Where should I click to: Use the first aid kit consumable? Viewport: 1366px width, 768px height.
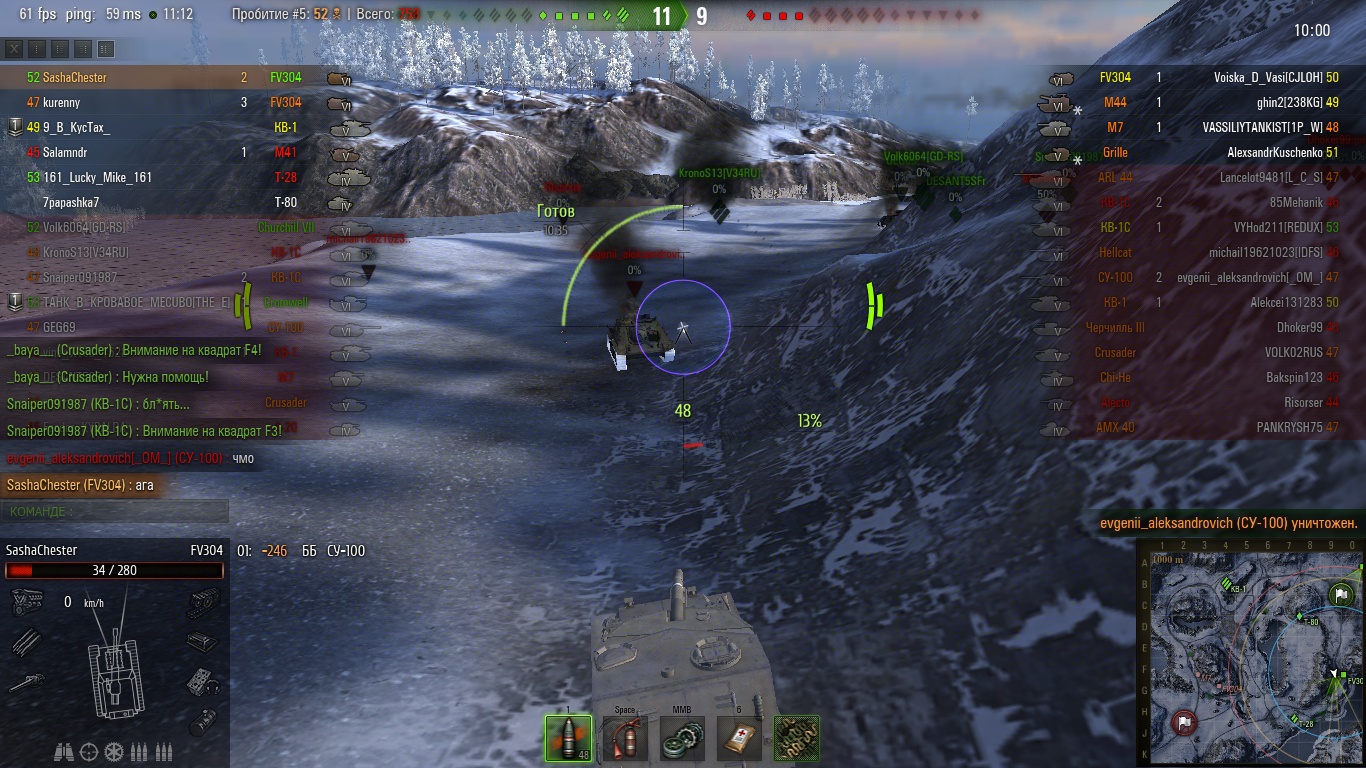tap(739, 738)
